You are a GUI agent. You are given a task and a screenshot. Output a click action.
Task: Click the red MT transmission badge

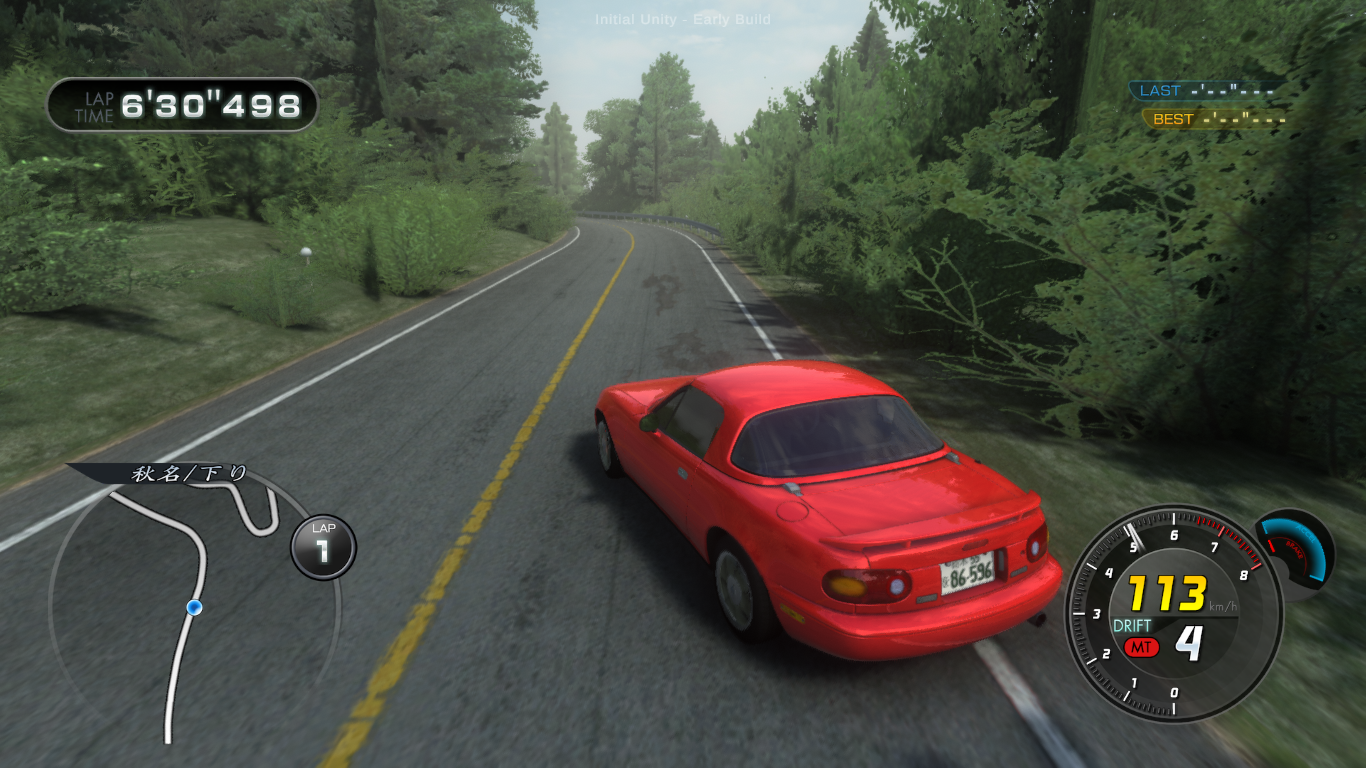pos(1140,647)
